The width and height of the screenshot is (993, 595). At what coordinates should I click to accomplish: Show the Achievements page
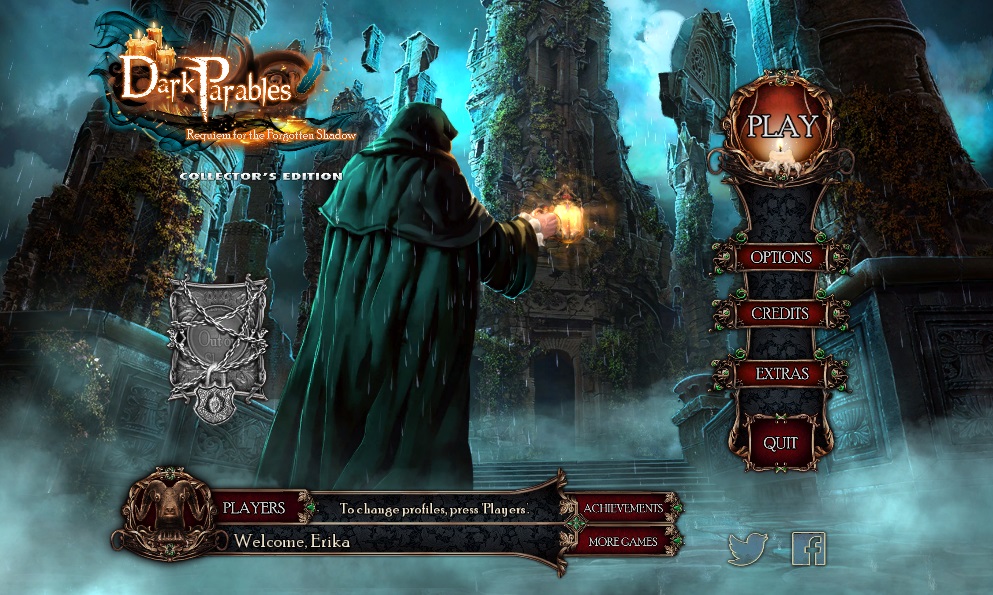pyautogui.click(x=623, y=508)
